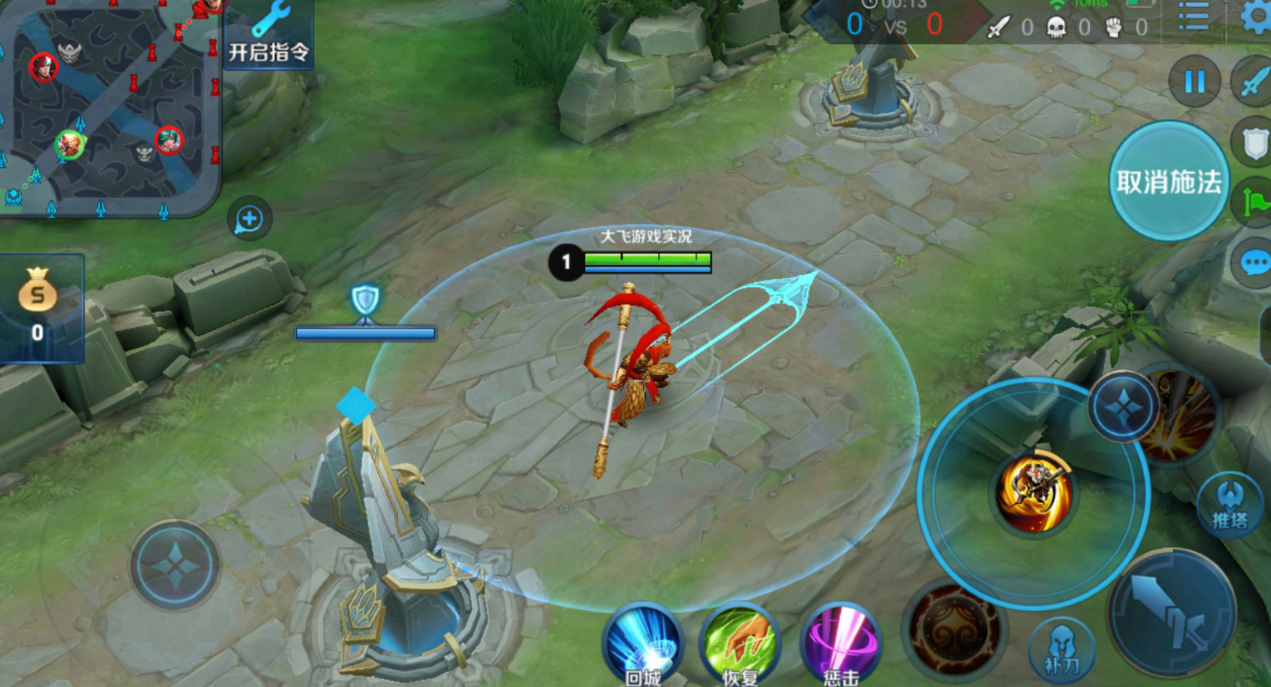Tap the four-point star button beside the ultimate
This screenshot has width=1271, height=687.
(1122, 407)
